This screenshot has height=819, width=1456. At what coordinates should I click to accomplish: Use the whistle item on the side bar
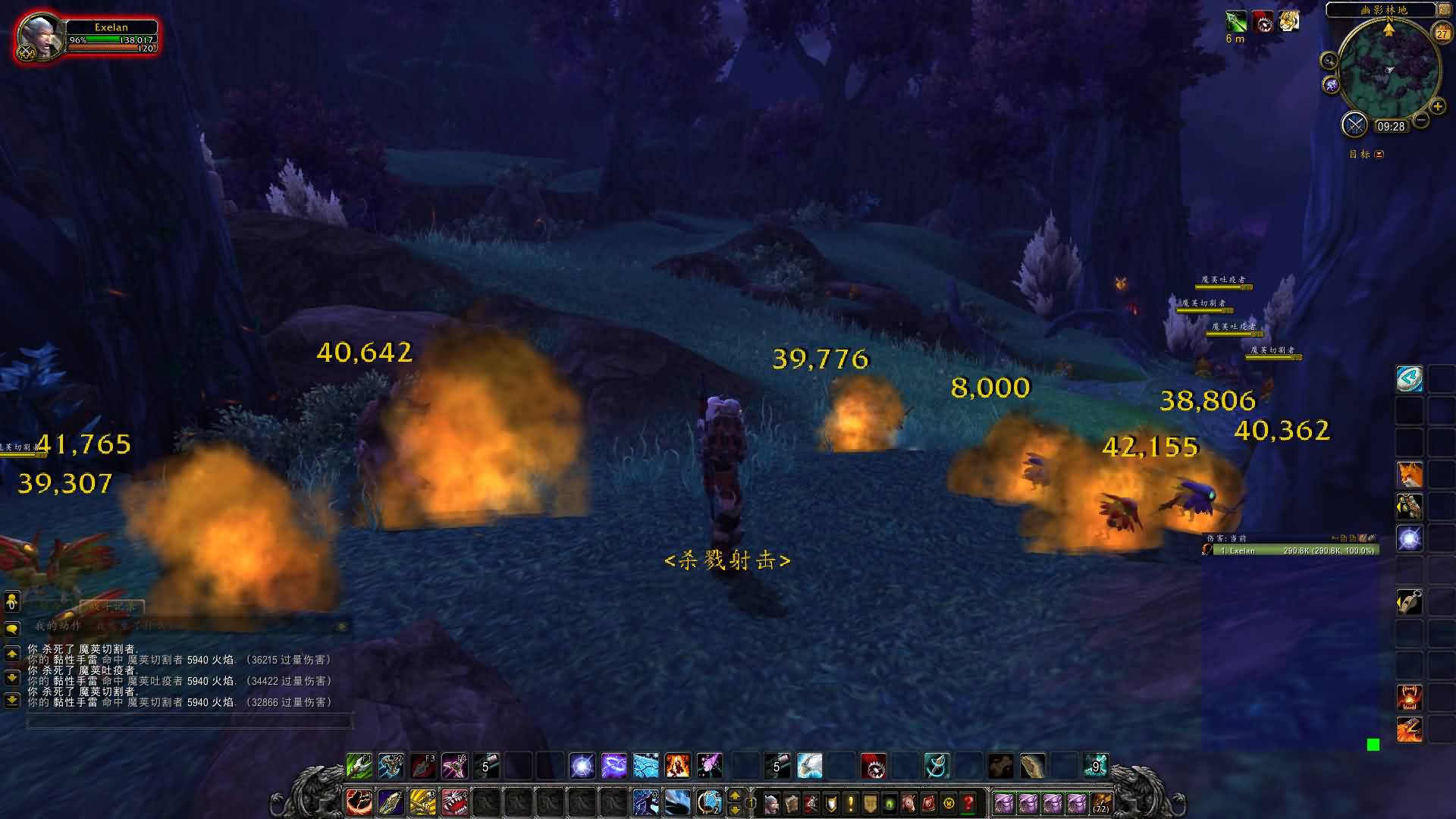[1410, 602]
